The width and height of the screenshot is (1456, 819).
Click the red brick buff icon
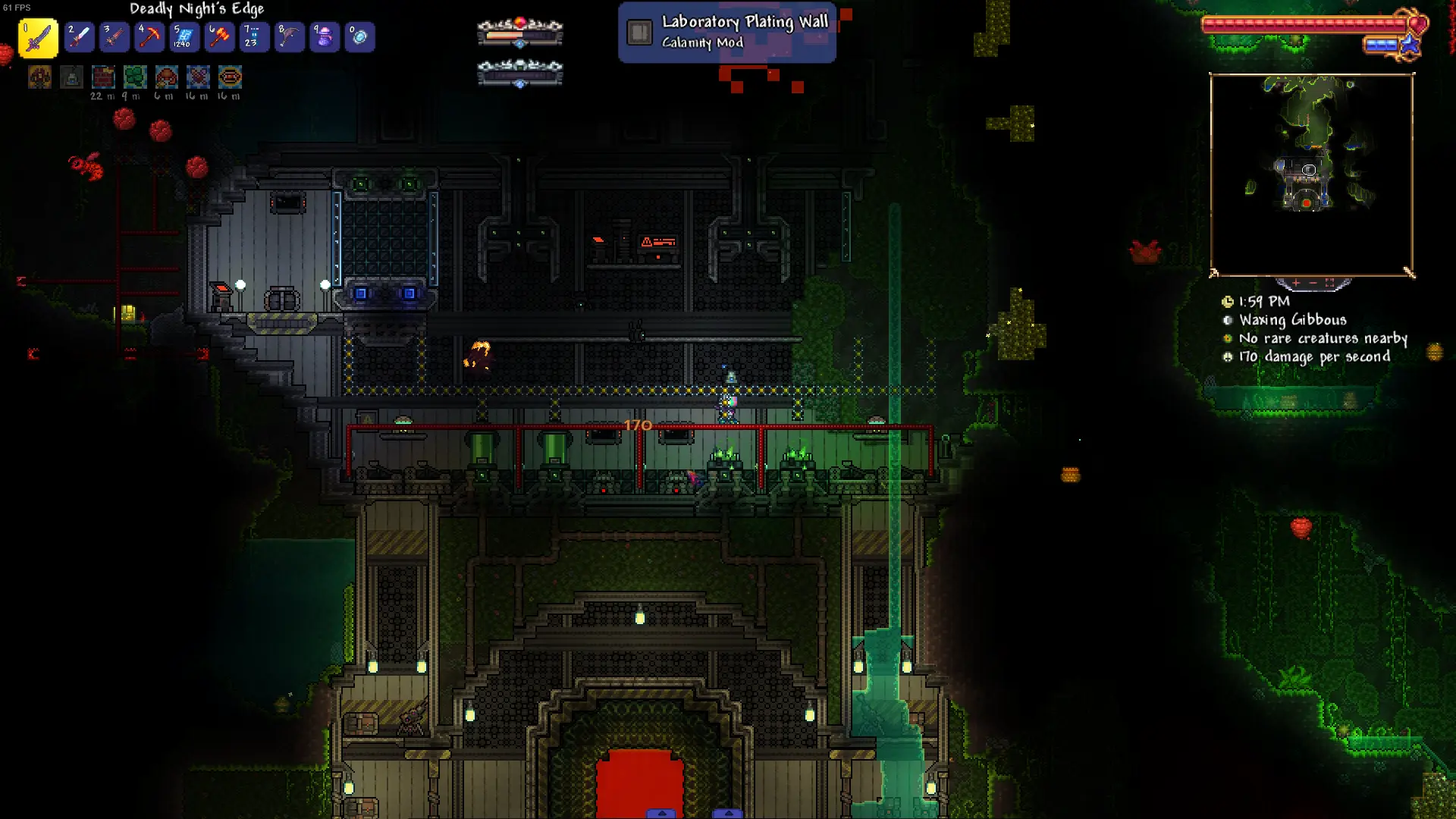[103, 77]
